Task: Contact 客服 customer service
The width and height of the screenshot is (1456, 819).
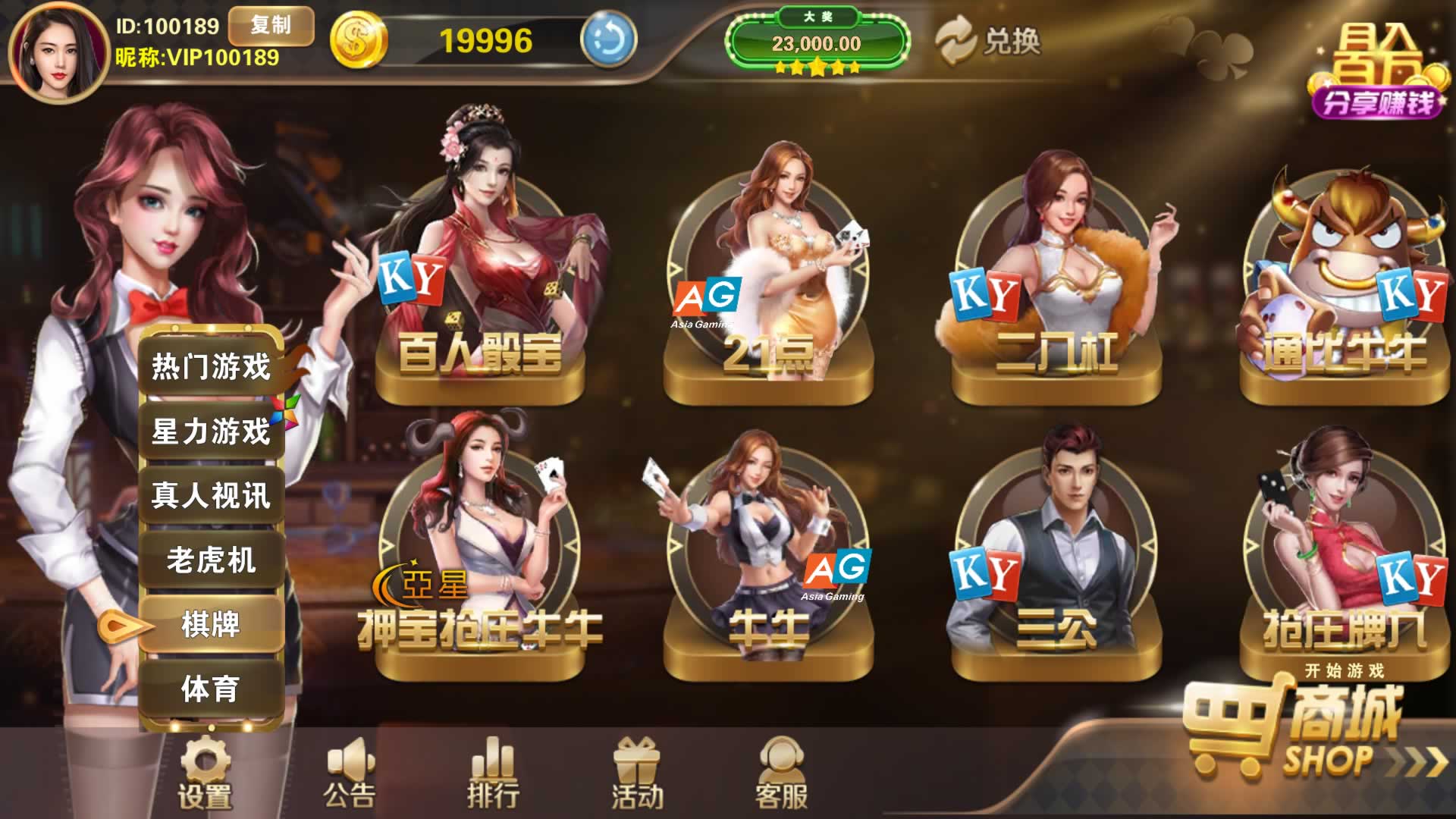Action: click(x=781, y=773)
